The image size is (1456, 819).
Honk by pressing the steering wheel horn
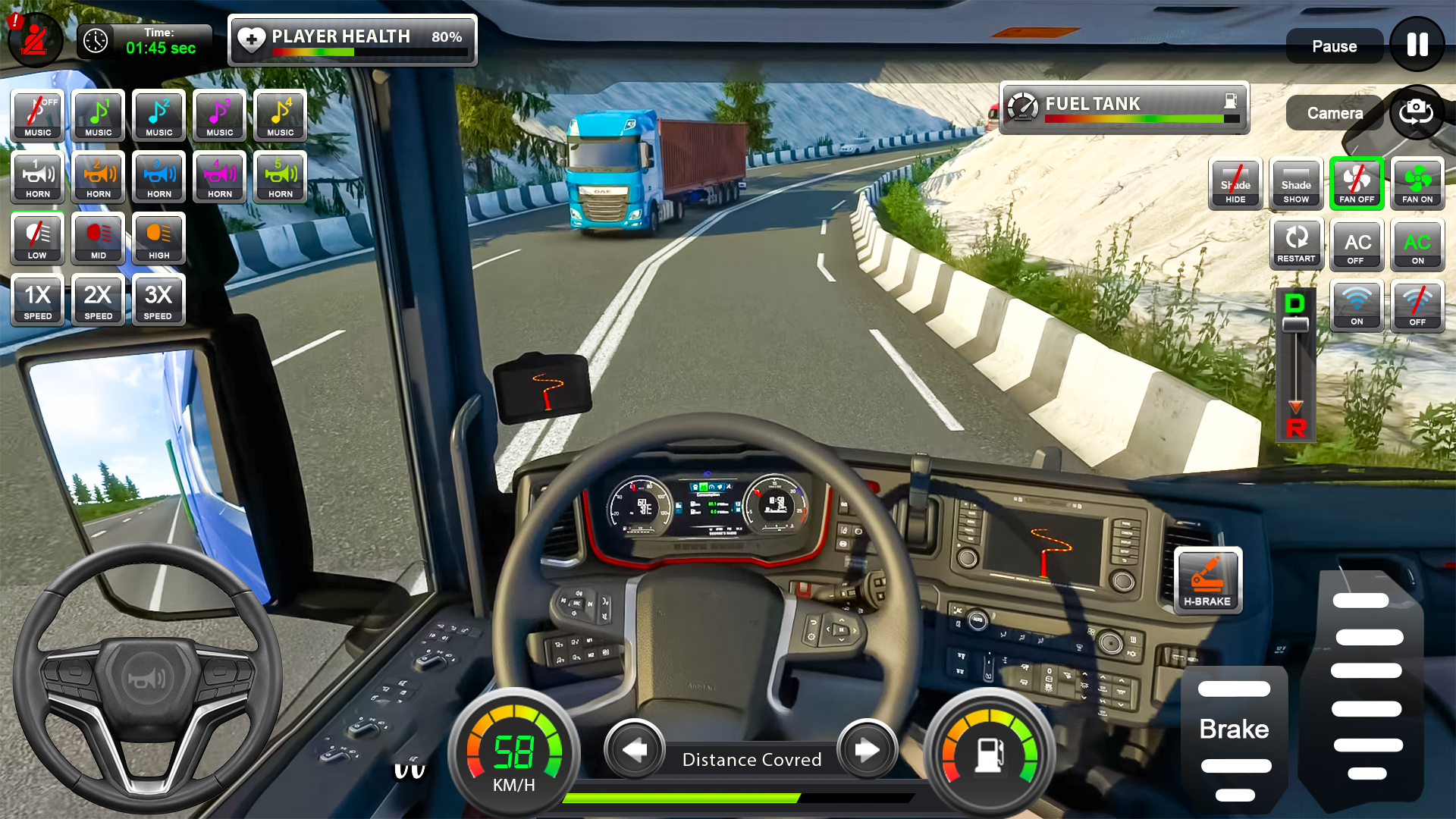146,677
